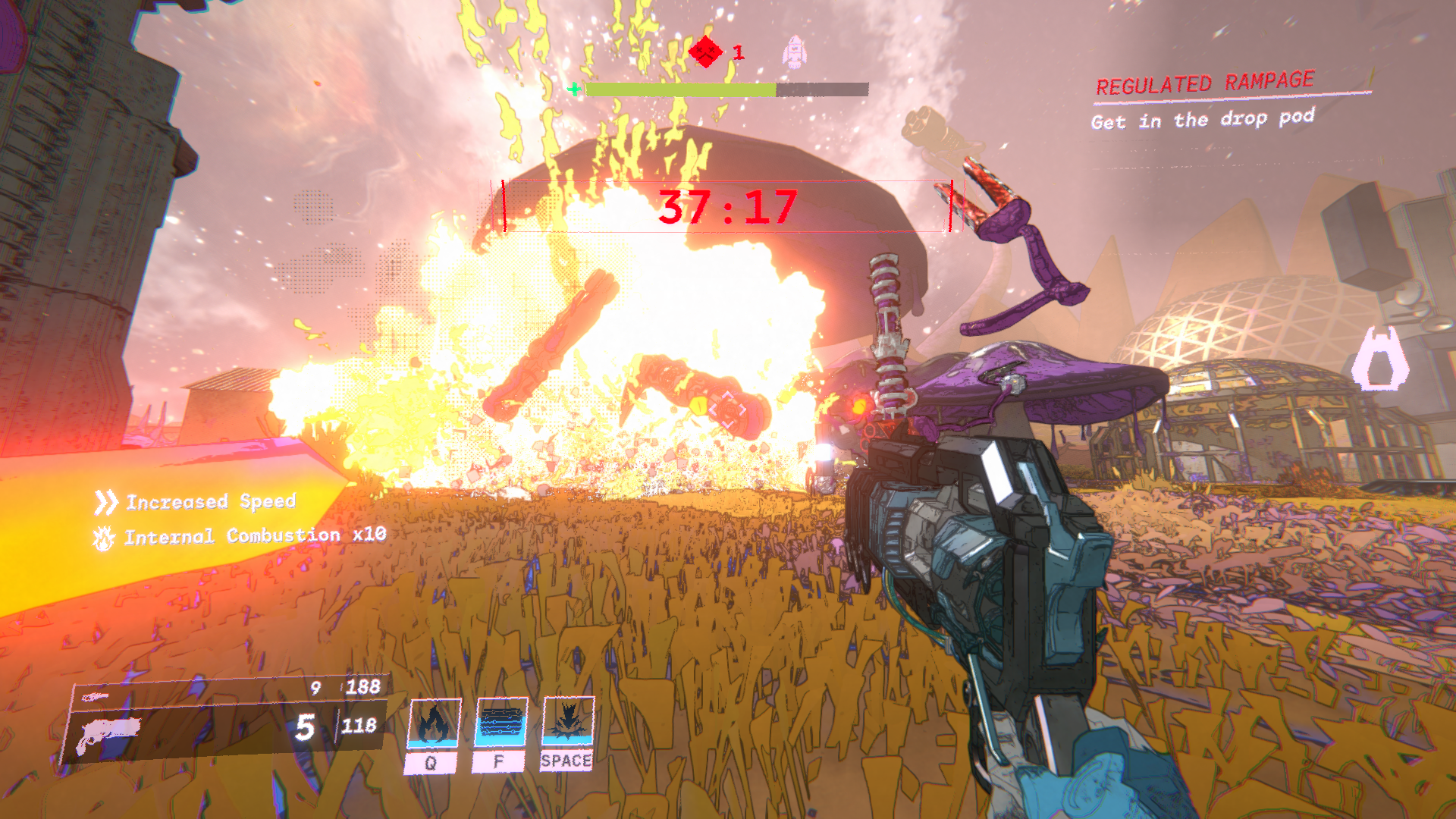Select the equipped revolver weapon slot
This screenshot has width=1456, height=819.
click(x=110, y=733)
